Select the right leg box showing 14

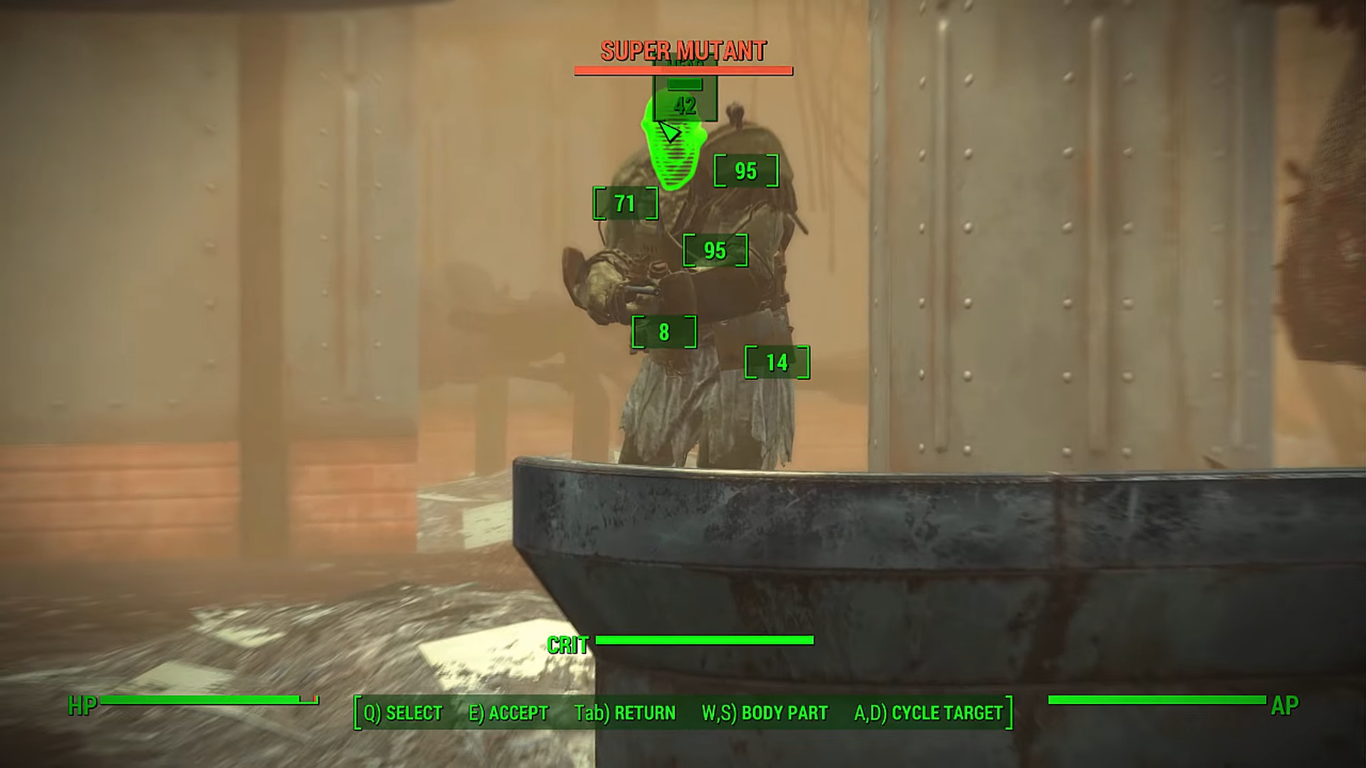pyautogui.click(x=775, y=362)
